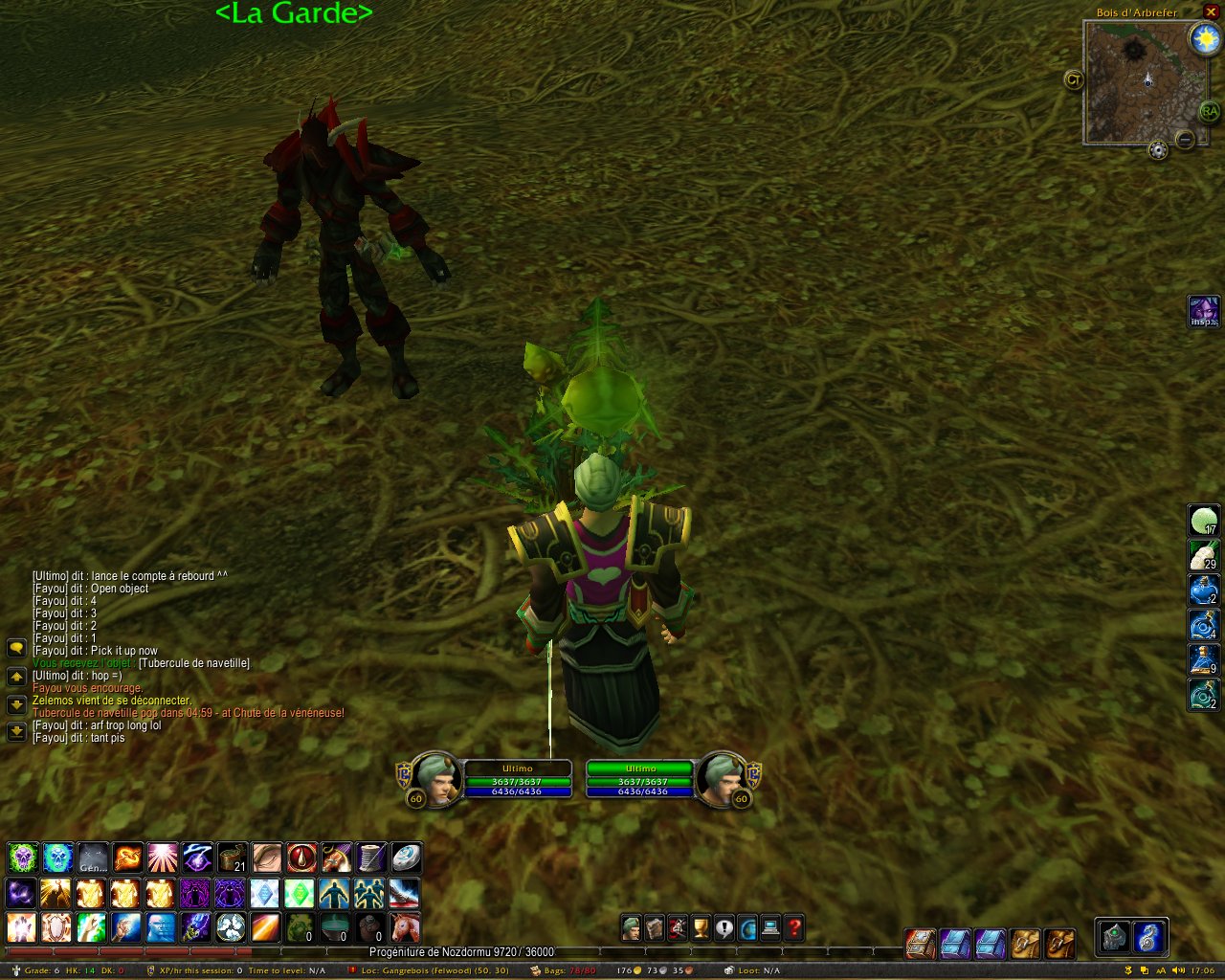Open the main backpack with red flap
1225x980 pixels.
click(x=921, y=944)
